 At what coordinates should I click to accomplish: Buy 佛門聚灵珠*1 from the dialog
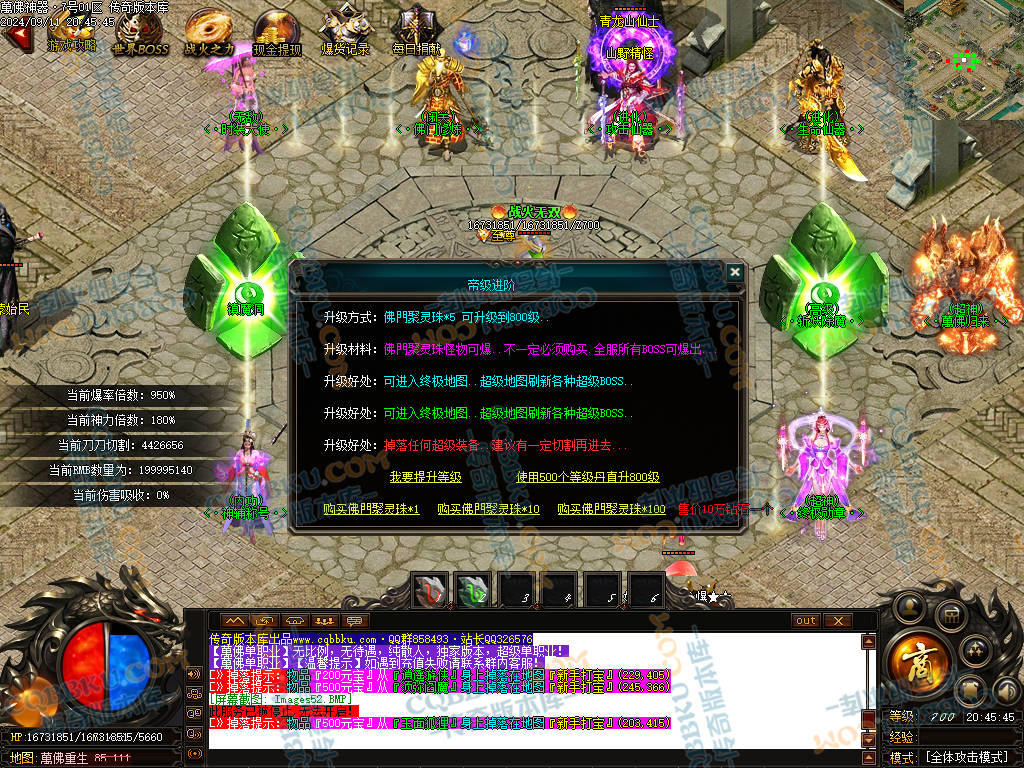coord(371,510)
